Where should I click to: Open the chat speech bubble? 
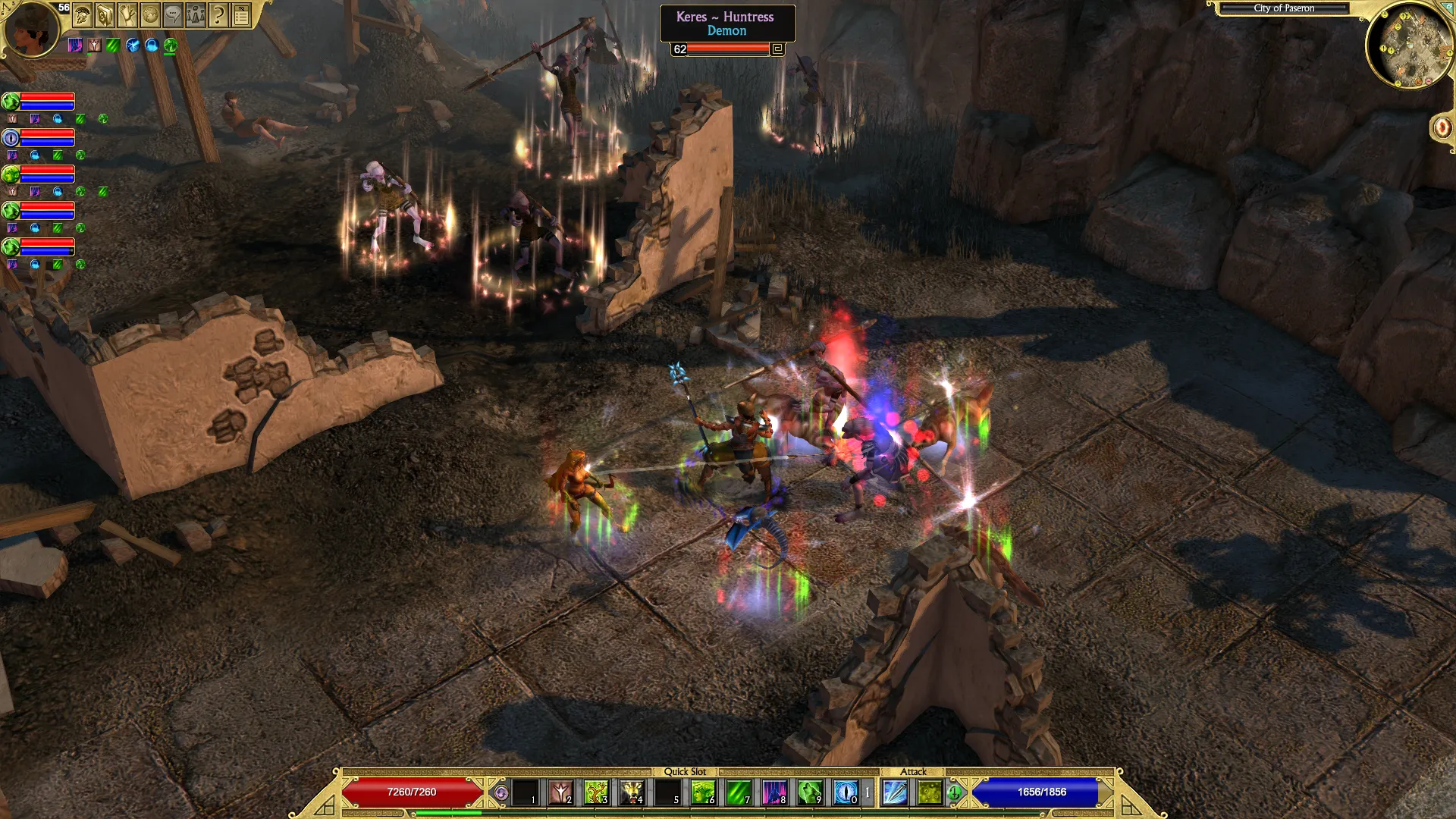point(173,14)
